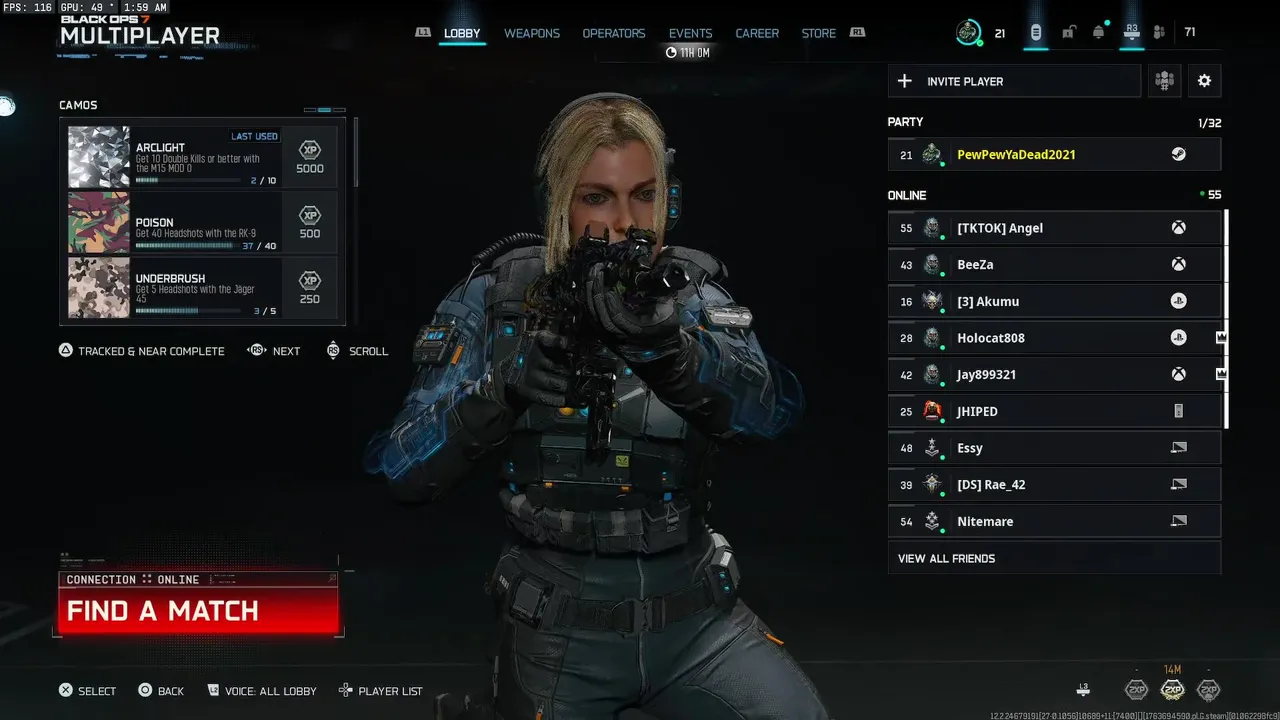
Task: Switch to the Weapons tab
Action: pos(531,33)
